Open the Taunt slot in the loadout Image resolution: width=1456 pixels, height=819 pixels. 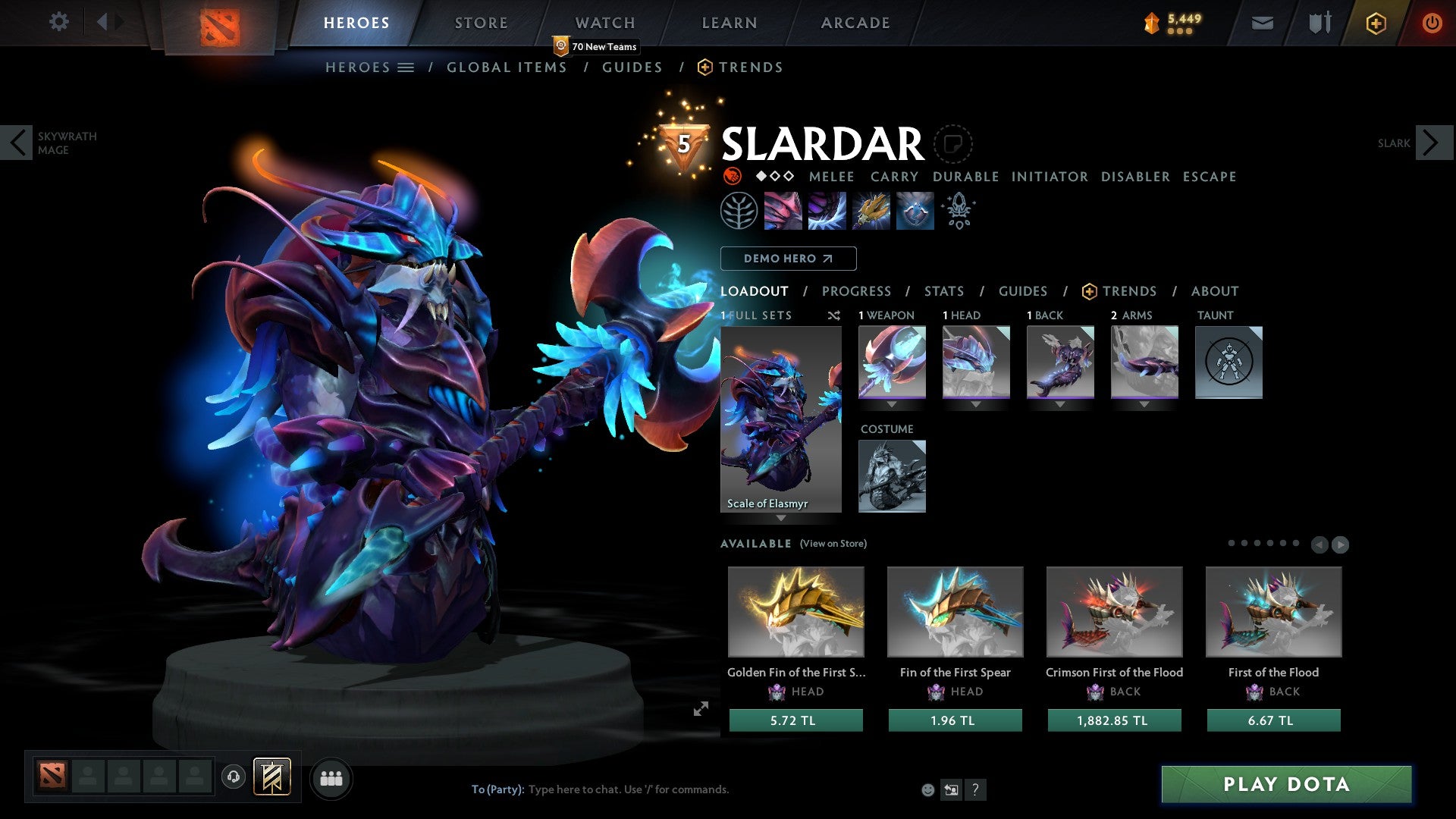pos(1228,362)
